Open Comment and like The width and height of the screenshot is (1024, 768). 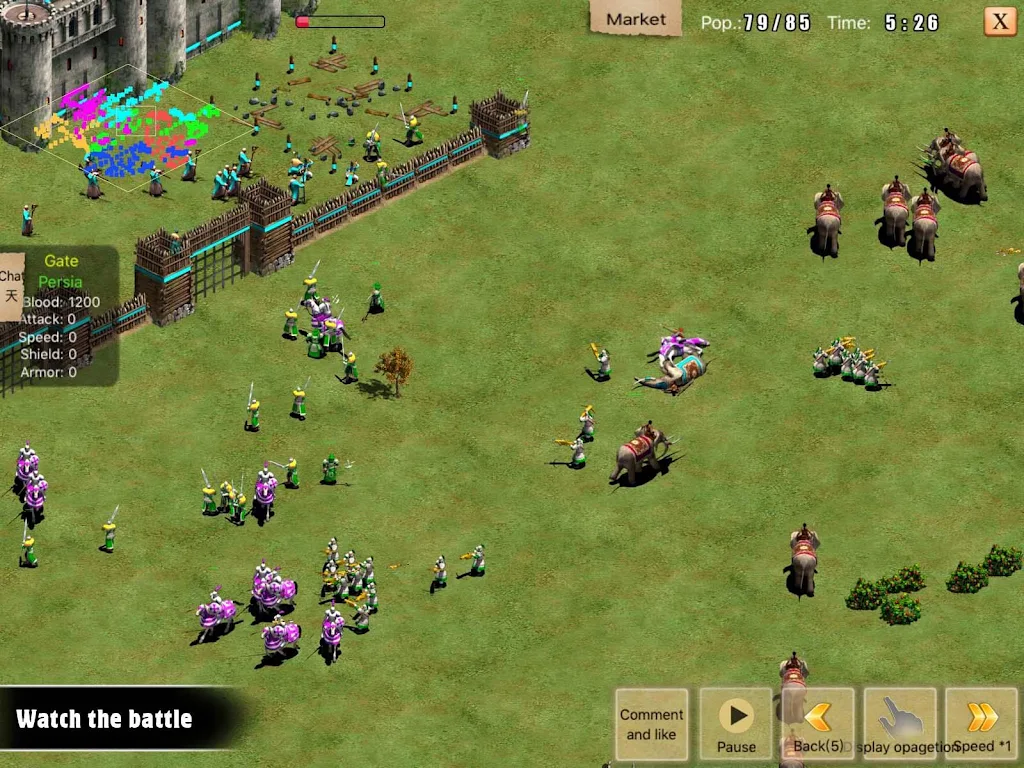[651, 724]
